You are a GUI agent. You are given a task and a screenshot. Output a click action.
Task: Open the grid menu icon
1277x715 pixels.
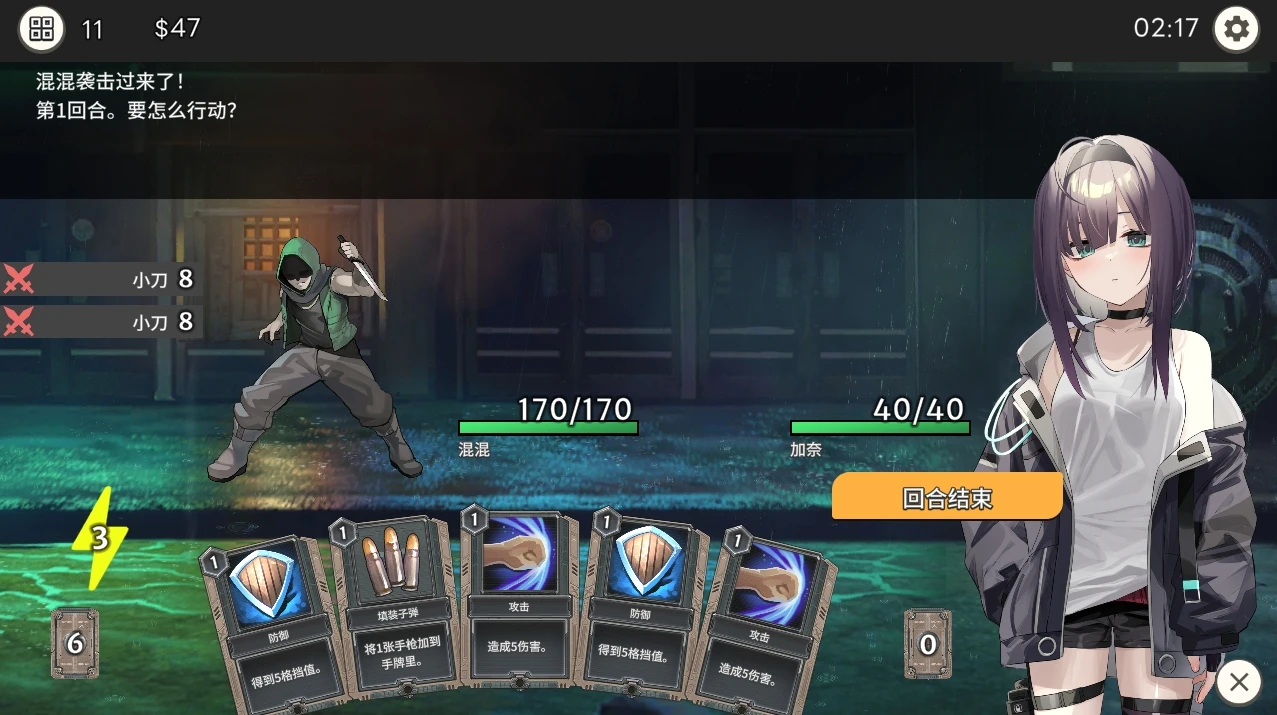41,28
